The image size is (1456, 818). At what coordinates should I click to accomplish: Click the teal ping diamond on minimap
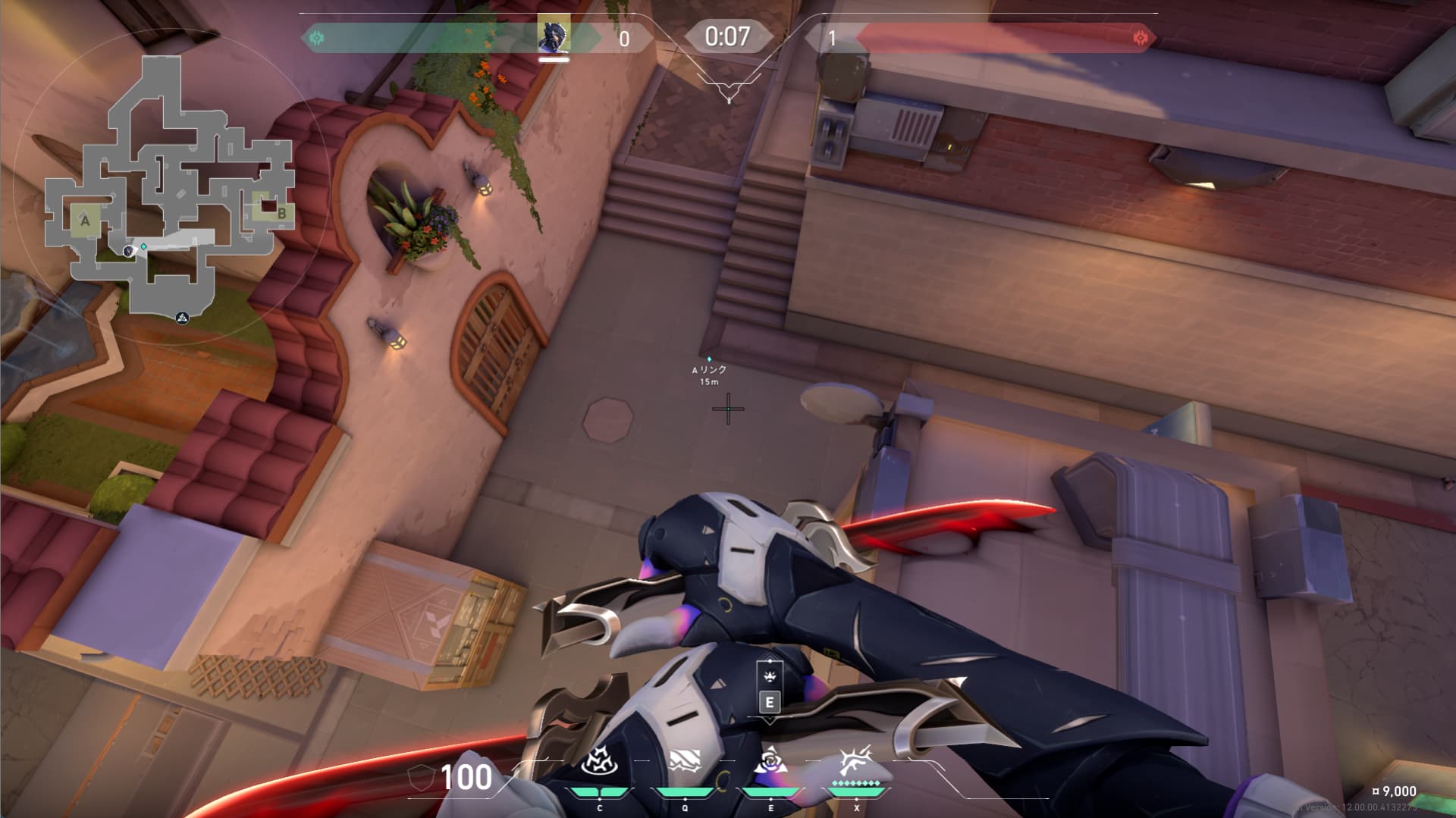143,246
